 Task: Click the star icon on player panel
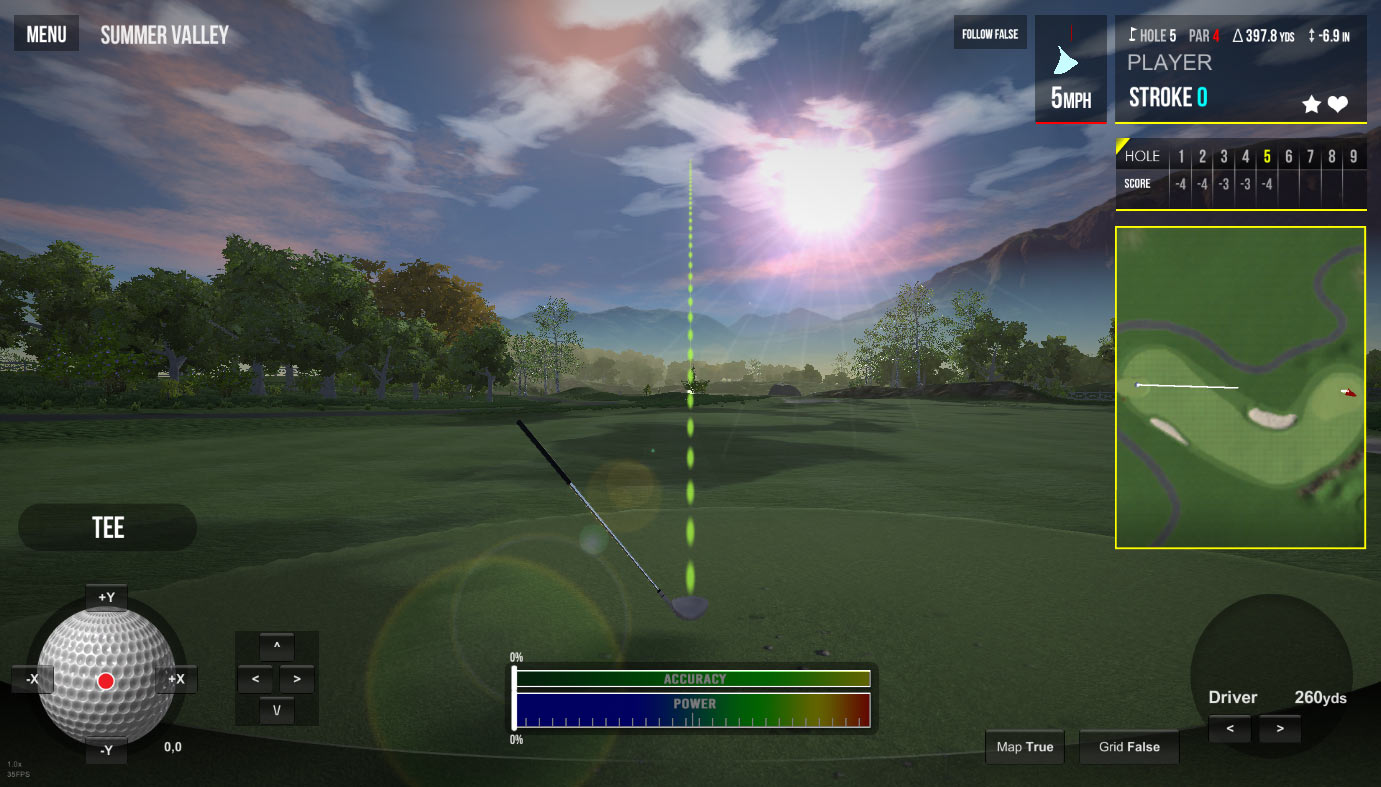pyautogui.click(x=1311, y=104)
